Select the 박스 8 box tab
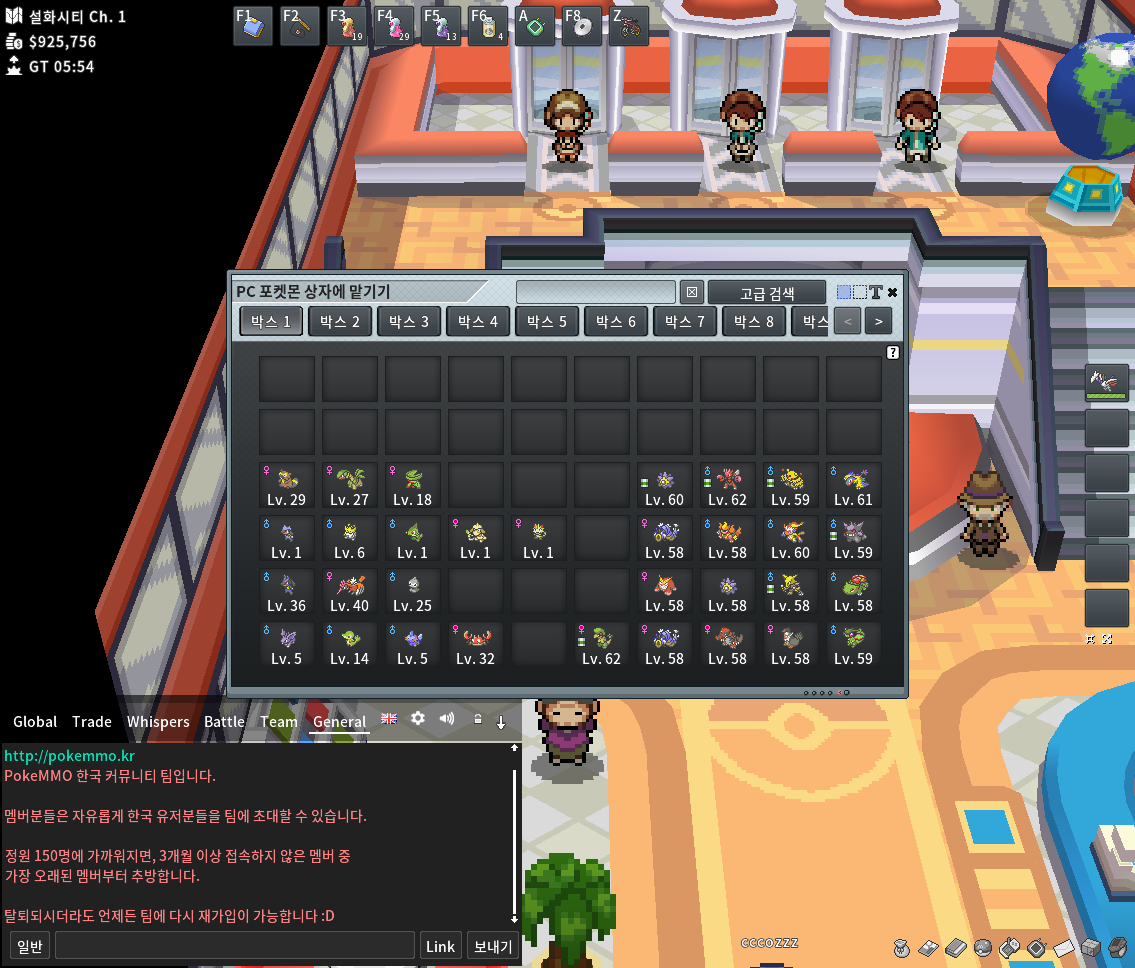Screen dimensions: 1135x968 [x=754, y=322]
